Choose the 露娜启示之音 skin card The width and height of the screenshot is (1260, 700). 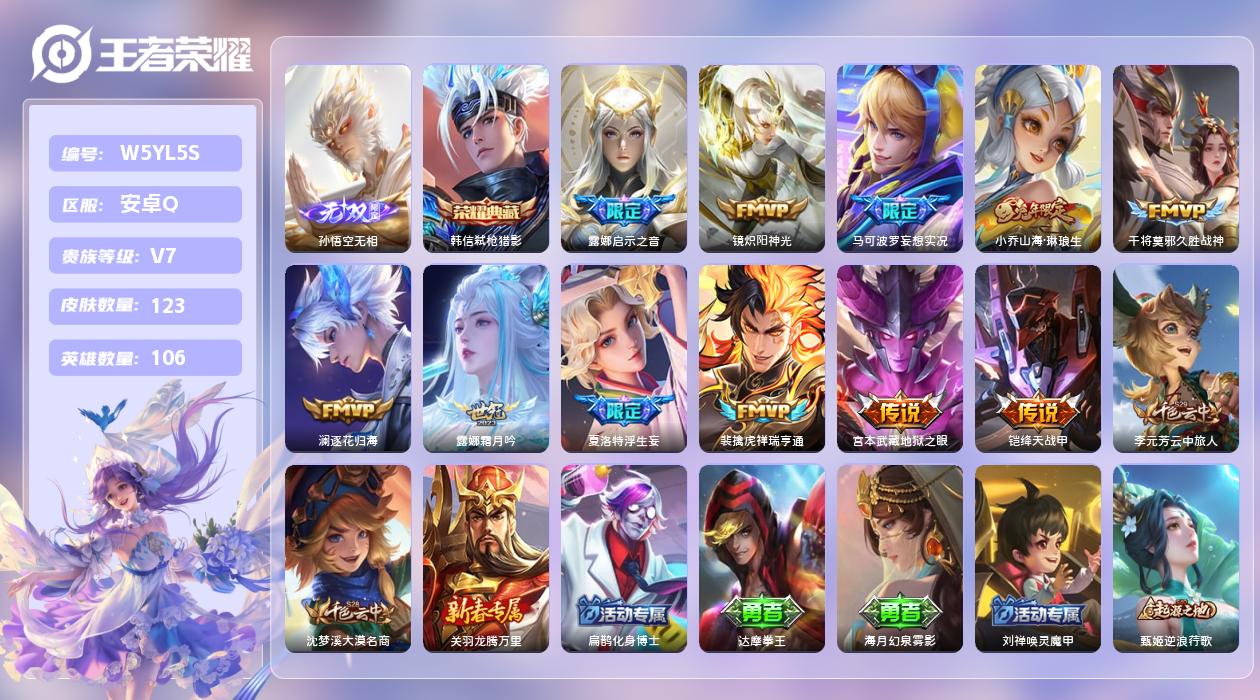624,158
